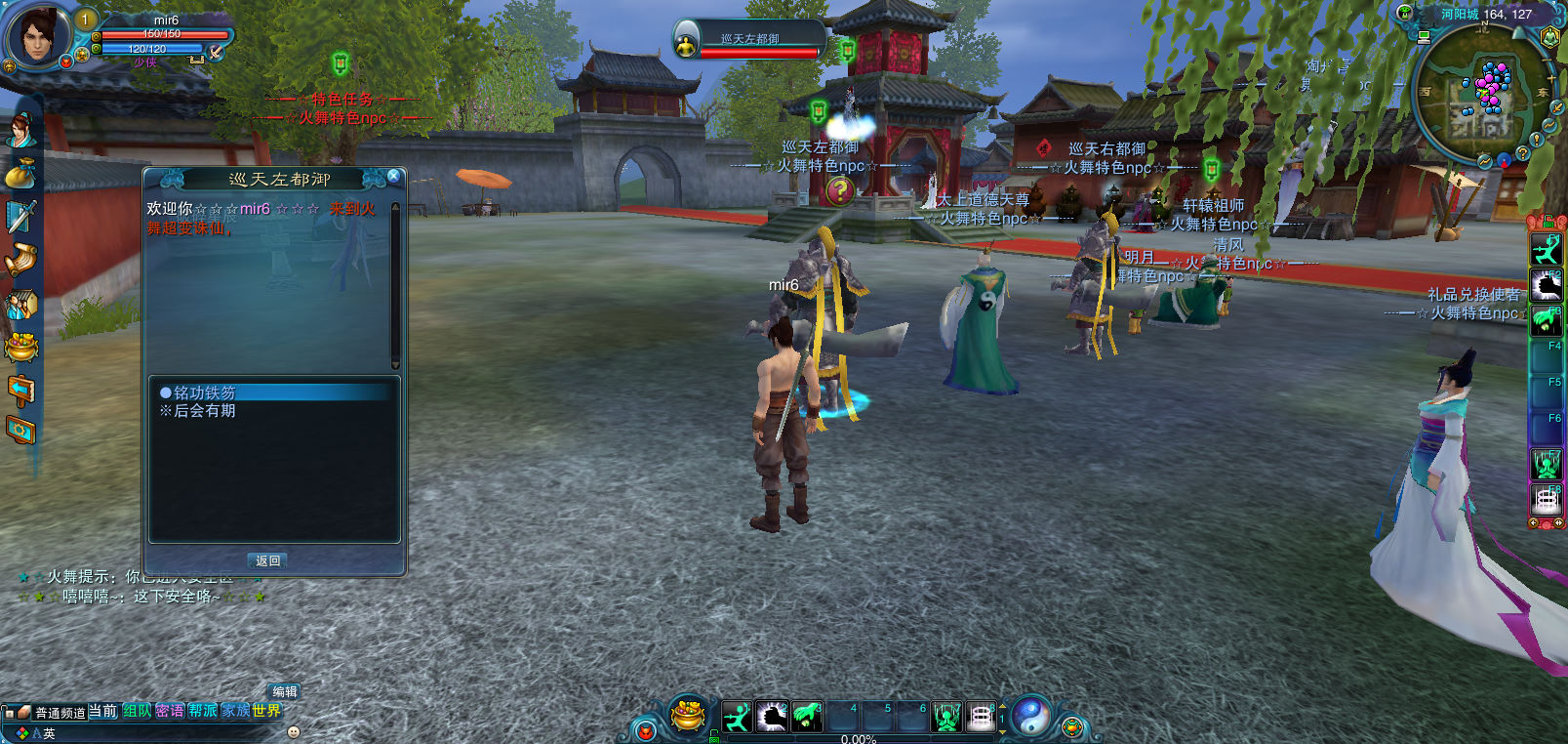The width and height of the screenshot is (1568, 744).
Task: Switch chat to the 世界 world channel
Action: [266, 711]
